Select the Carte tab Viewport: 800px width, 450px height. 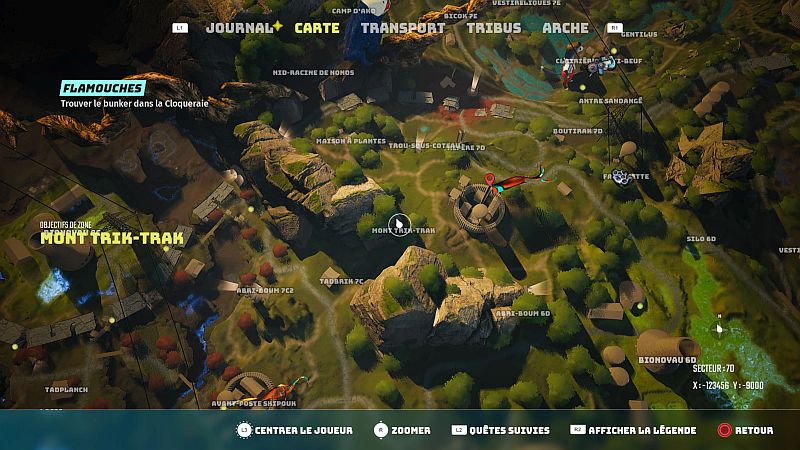(x=317, y=28)
